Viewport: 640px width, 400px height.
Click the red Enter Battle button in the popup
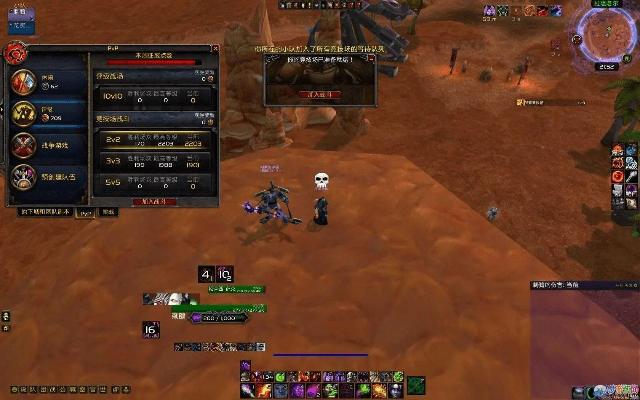(x=319, y=93)
